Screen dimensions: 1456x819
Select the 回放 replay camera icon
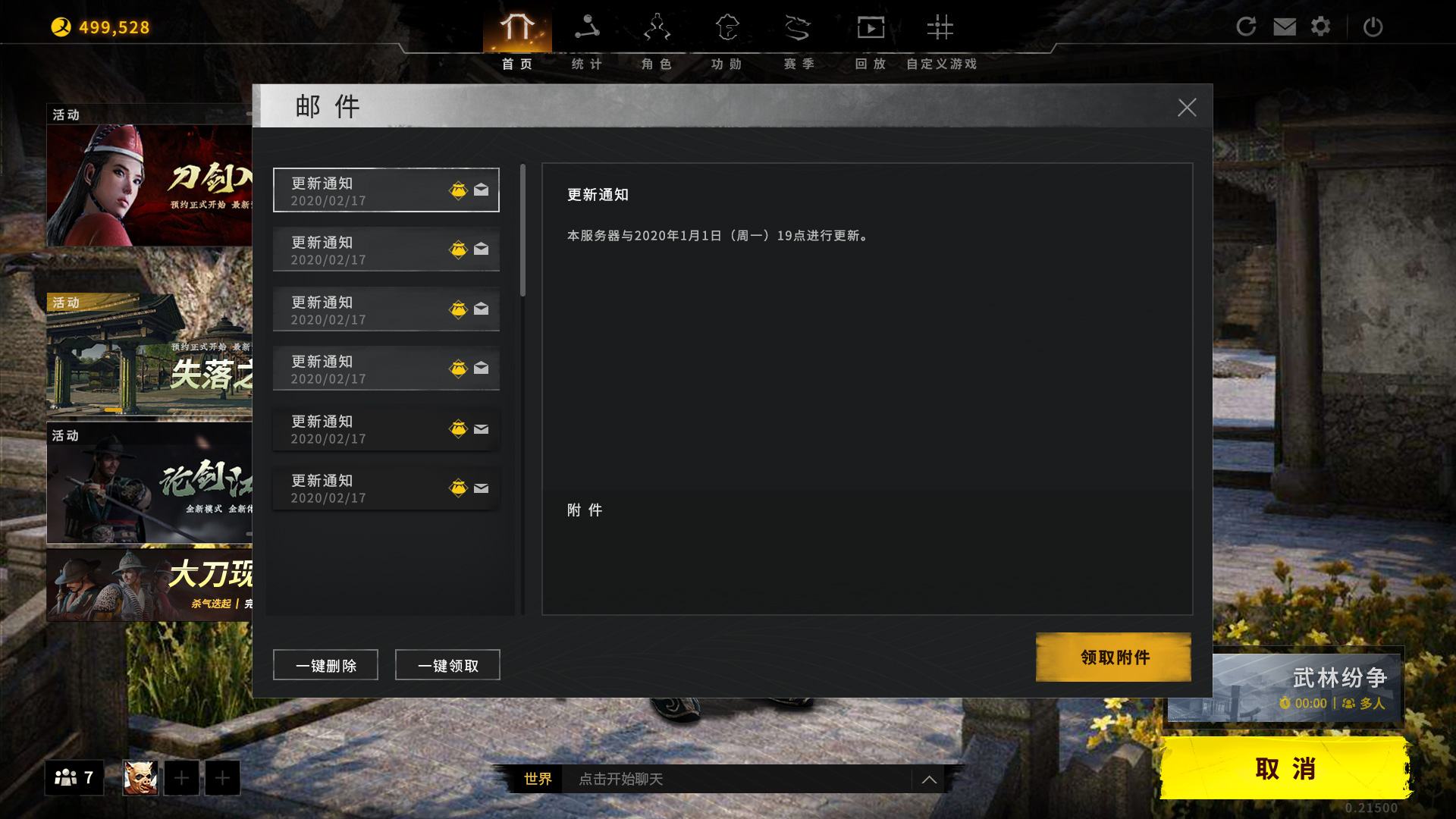click(x=871, y=27)
